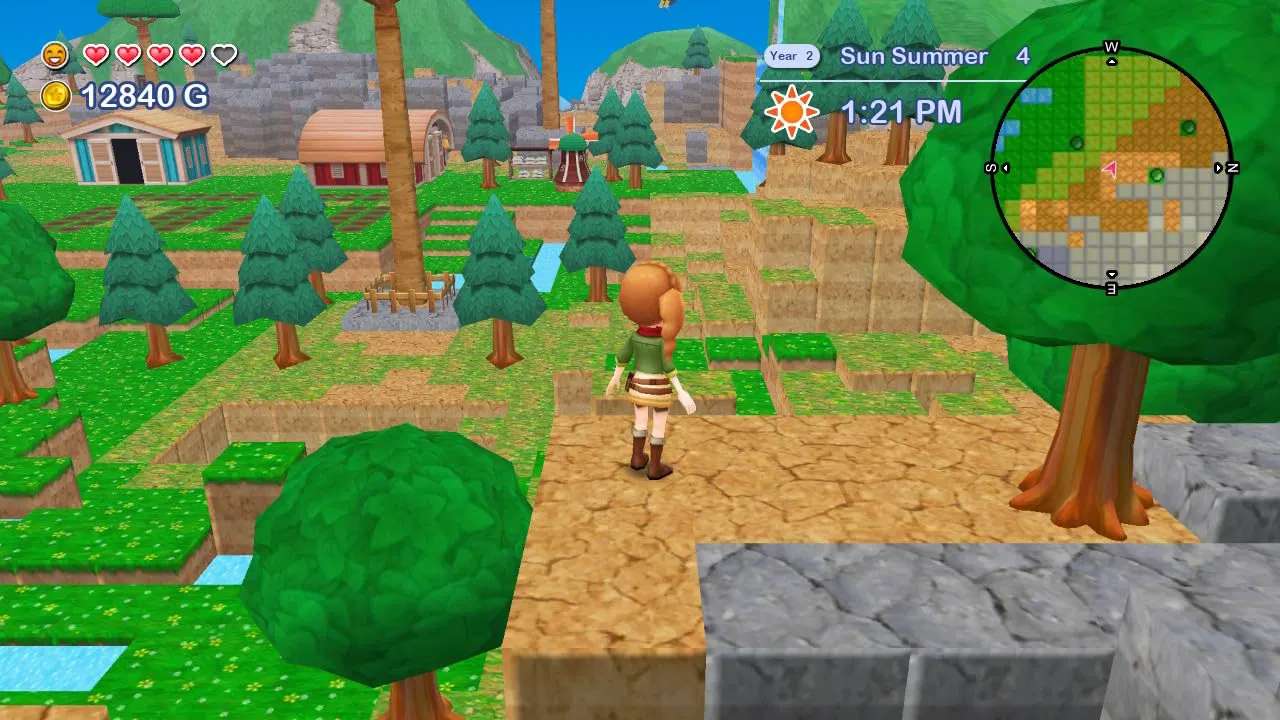Viewport: 1280px width, 720px height.
Task: Toggle the arrow beneath the W compass marker
Action: point(1112,62)
